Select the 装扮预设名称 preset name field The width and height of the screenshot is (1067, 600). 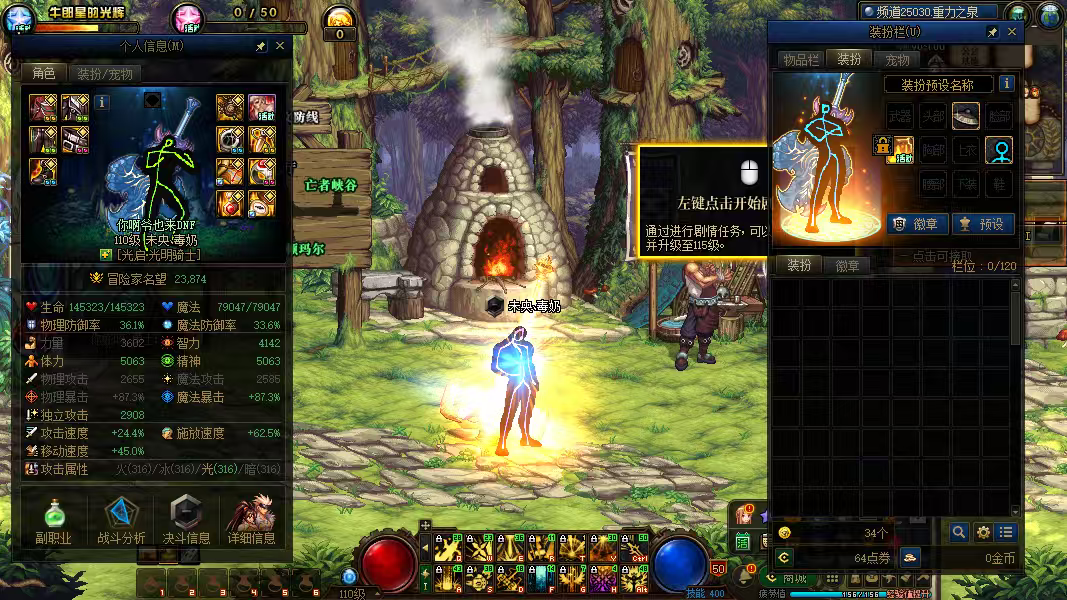coord(939,85)
